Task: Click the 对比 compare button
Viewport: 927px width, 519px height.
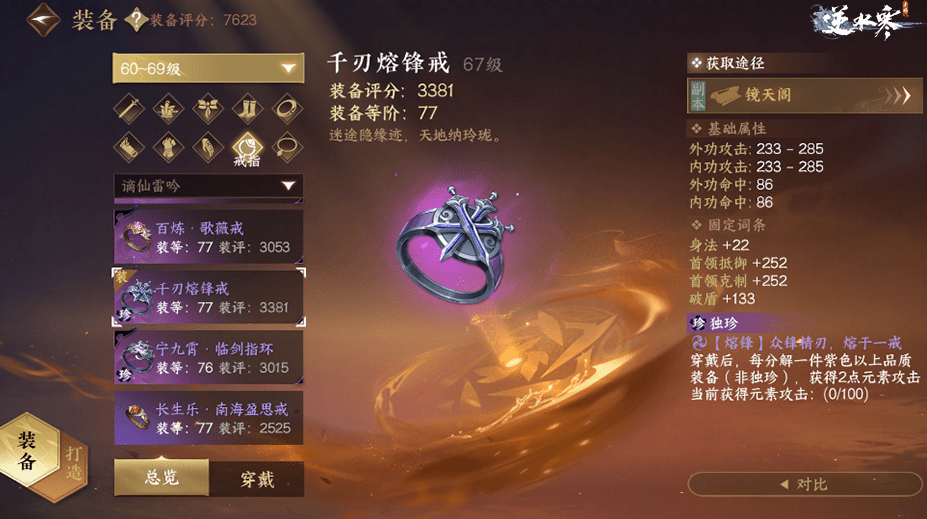Action: click(x=805, y=485)
